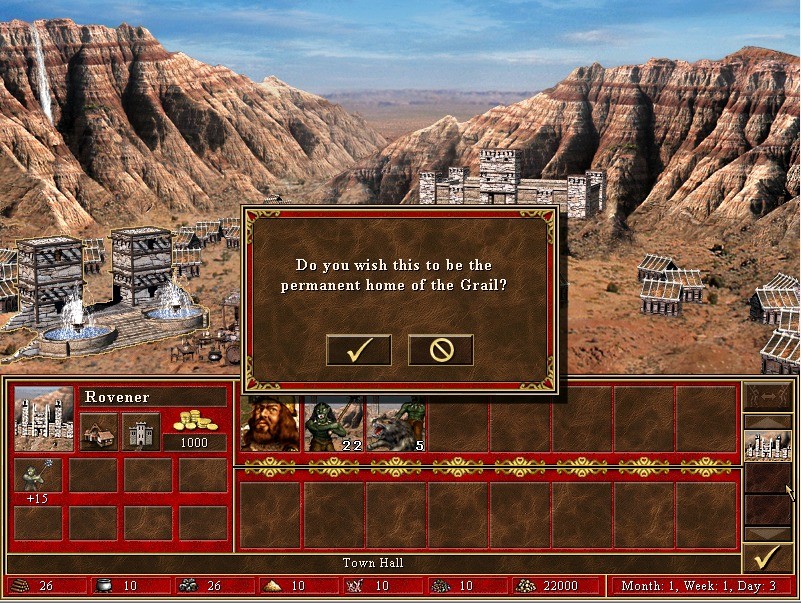Screen dimensions: 801x603
Task: Select the wolf rider stack of 5
Action: [396, 423]
